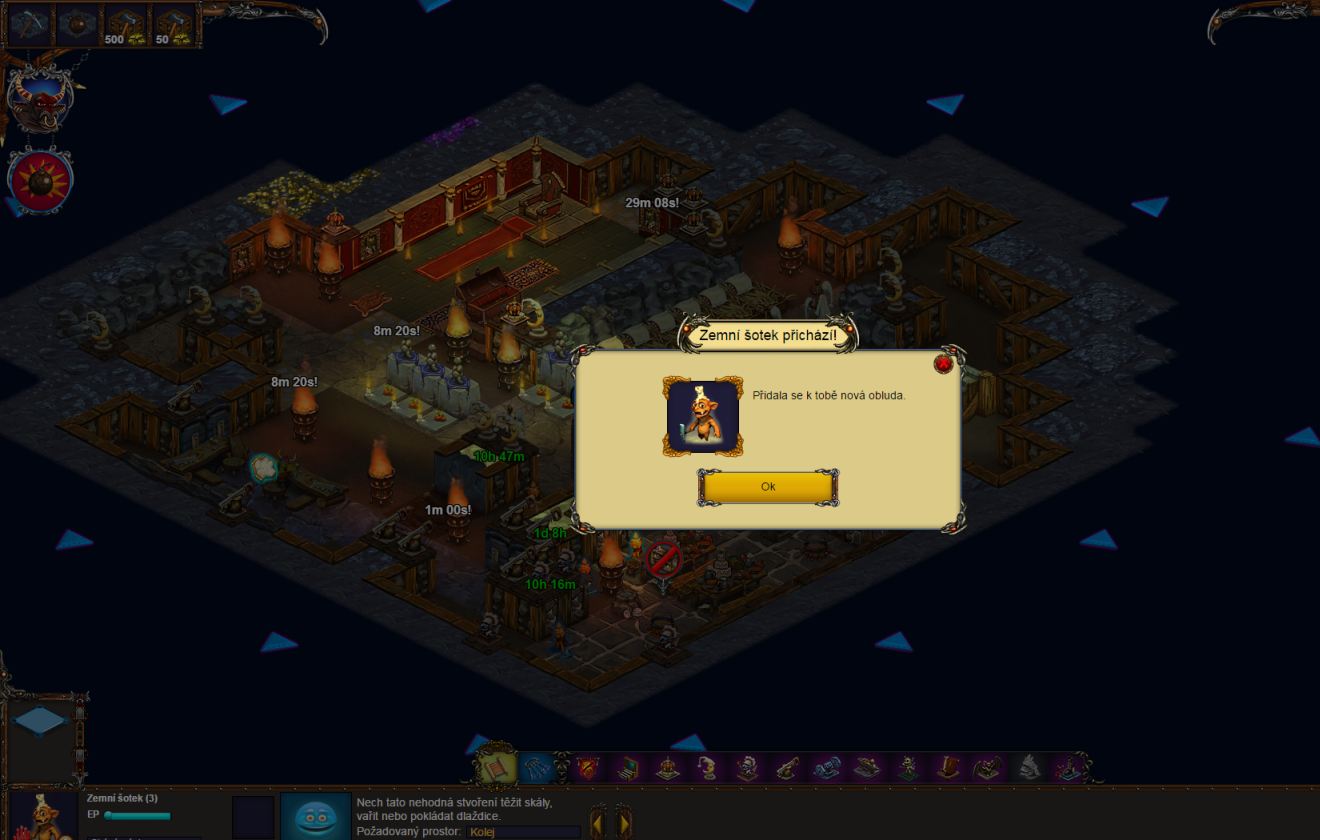Open the horned demon head medallion

[x=38, y=99]
